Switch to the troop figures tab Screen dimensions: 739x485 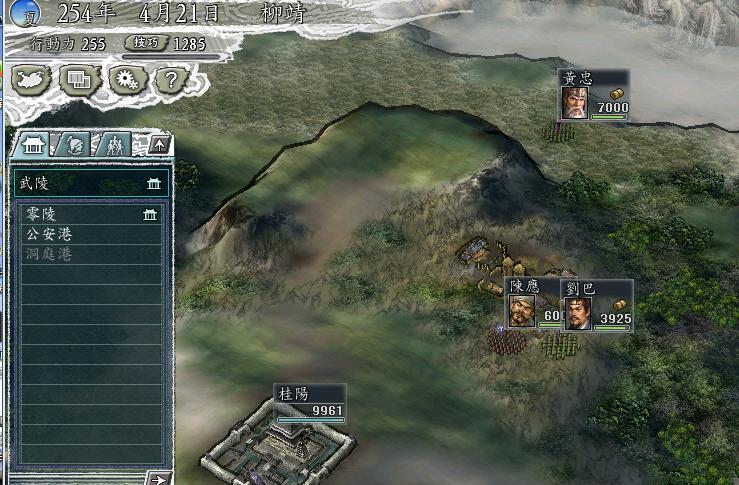pos(114,144)
